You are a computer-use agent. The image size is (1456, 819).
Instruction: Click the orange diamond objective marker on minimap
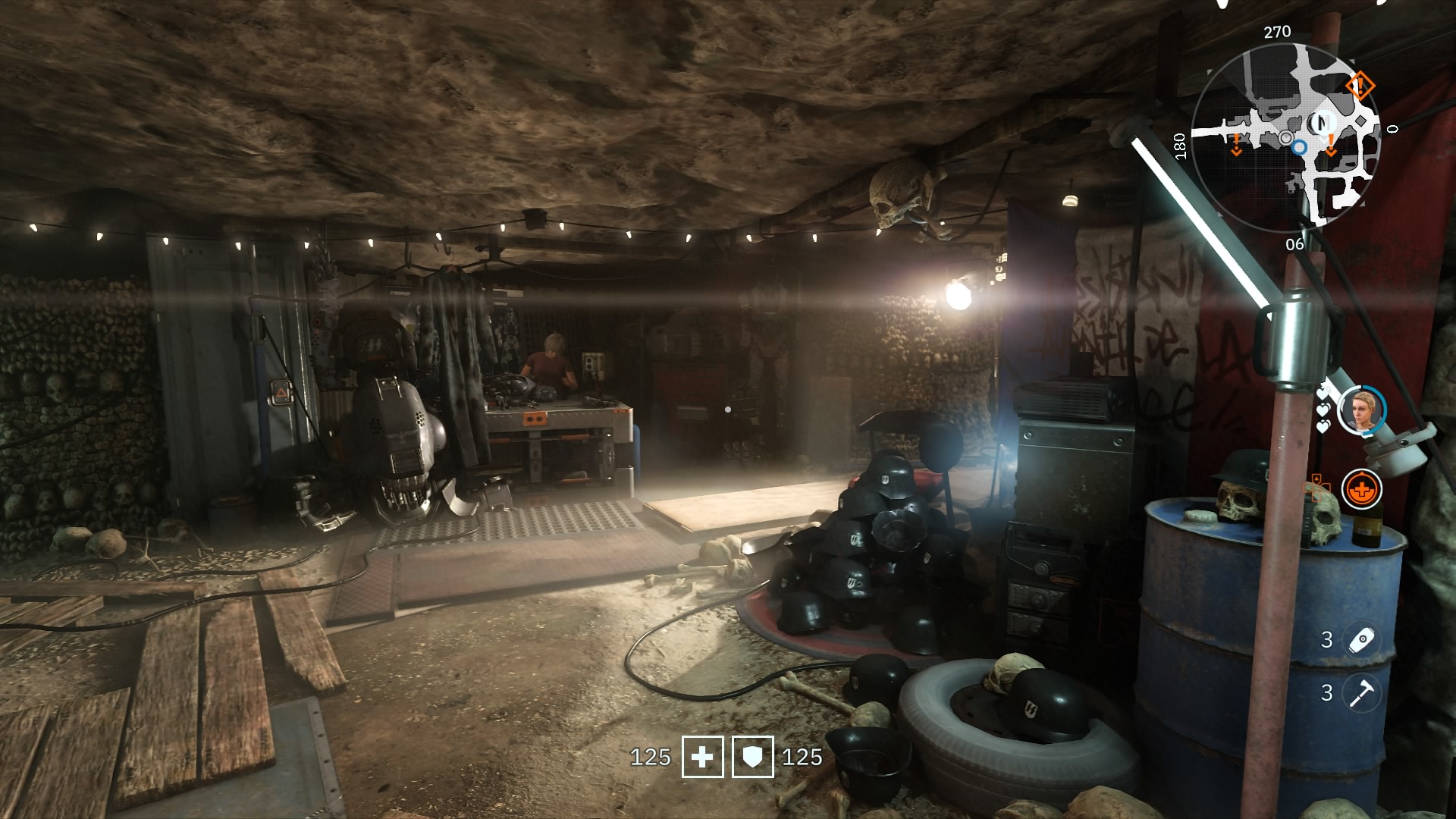pyautogui.click(x=1359, y=86)
